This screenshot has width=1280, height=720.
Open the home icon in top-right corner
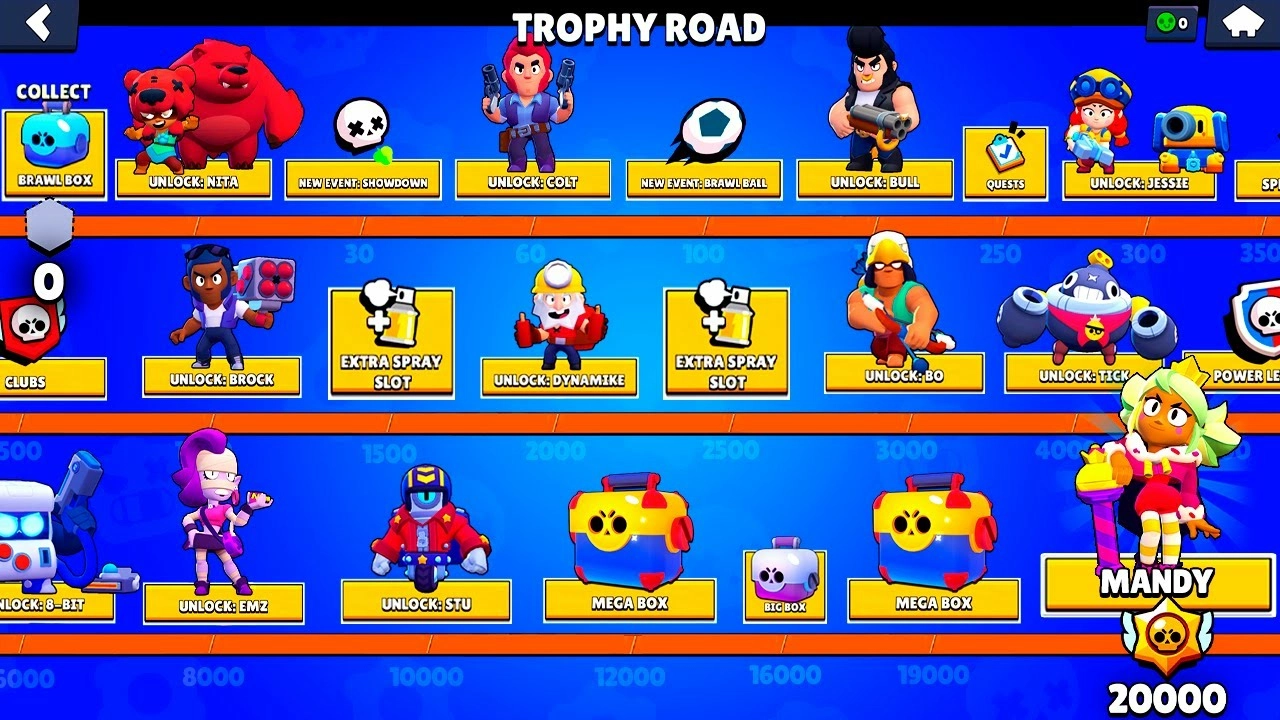(1243, 22)
